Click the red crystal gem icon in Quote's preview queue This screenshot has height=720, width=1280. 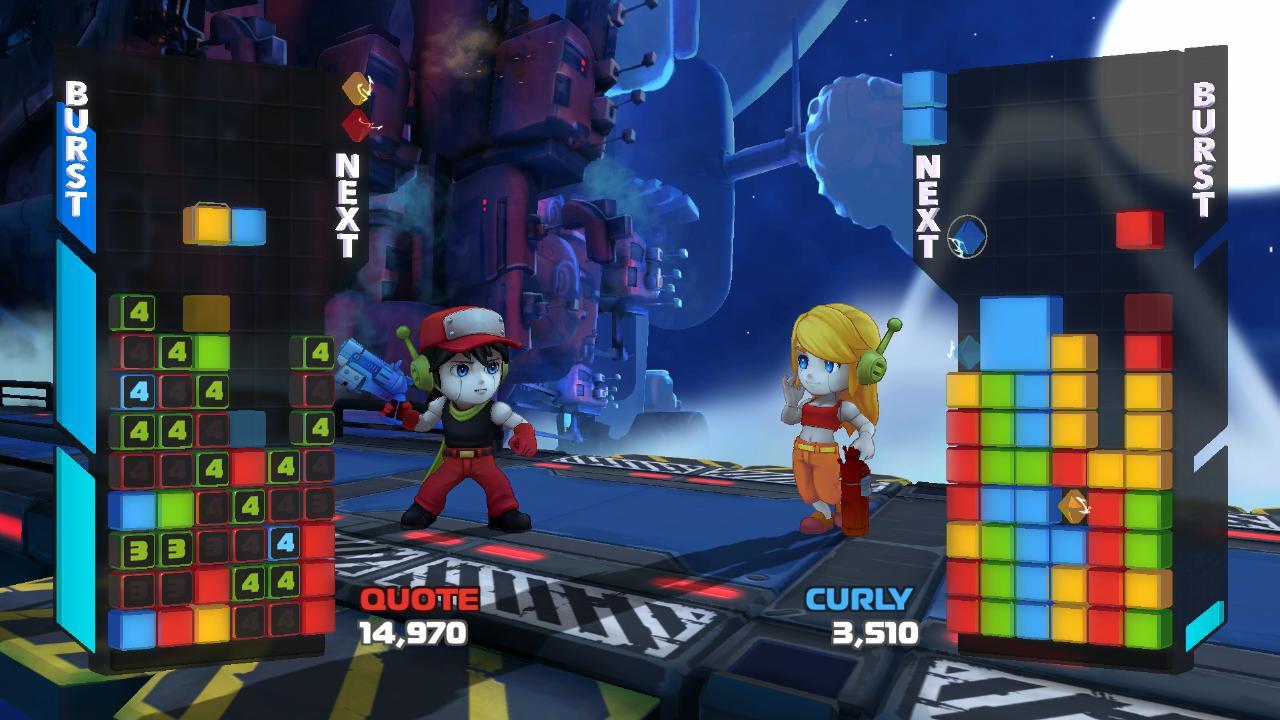click(x=353, y=126)
